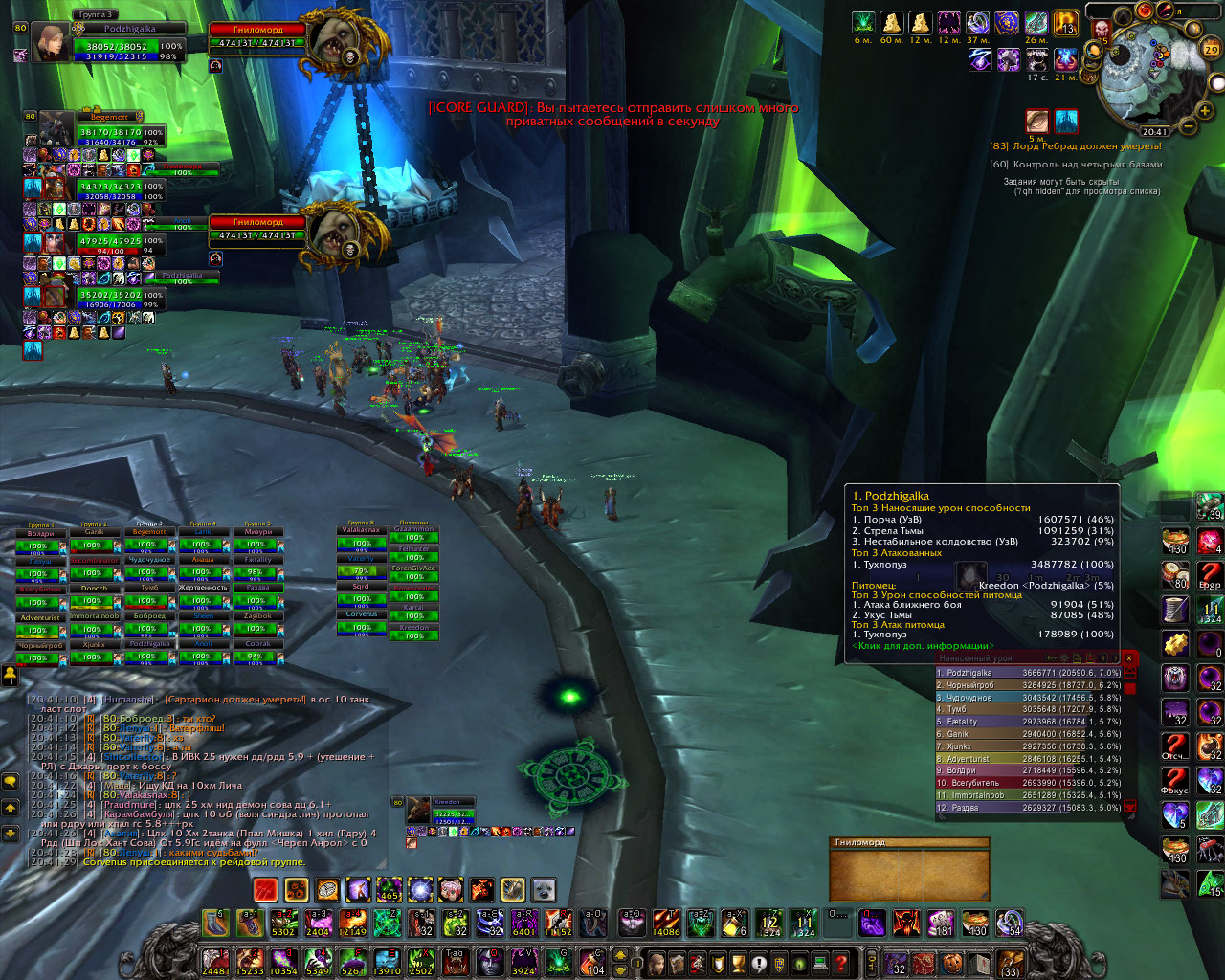
Task: Click the white seal pet bar icon
Action: [x=544, y=890]
